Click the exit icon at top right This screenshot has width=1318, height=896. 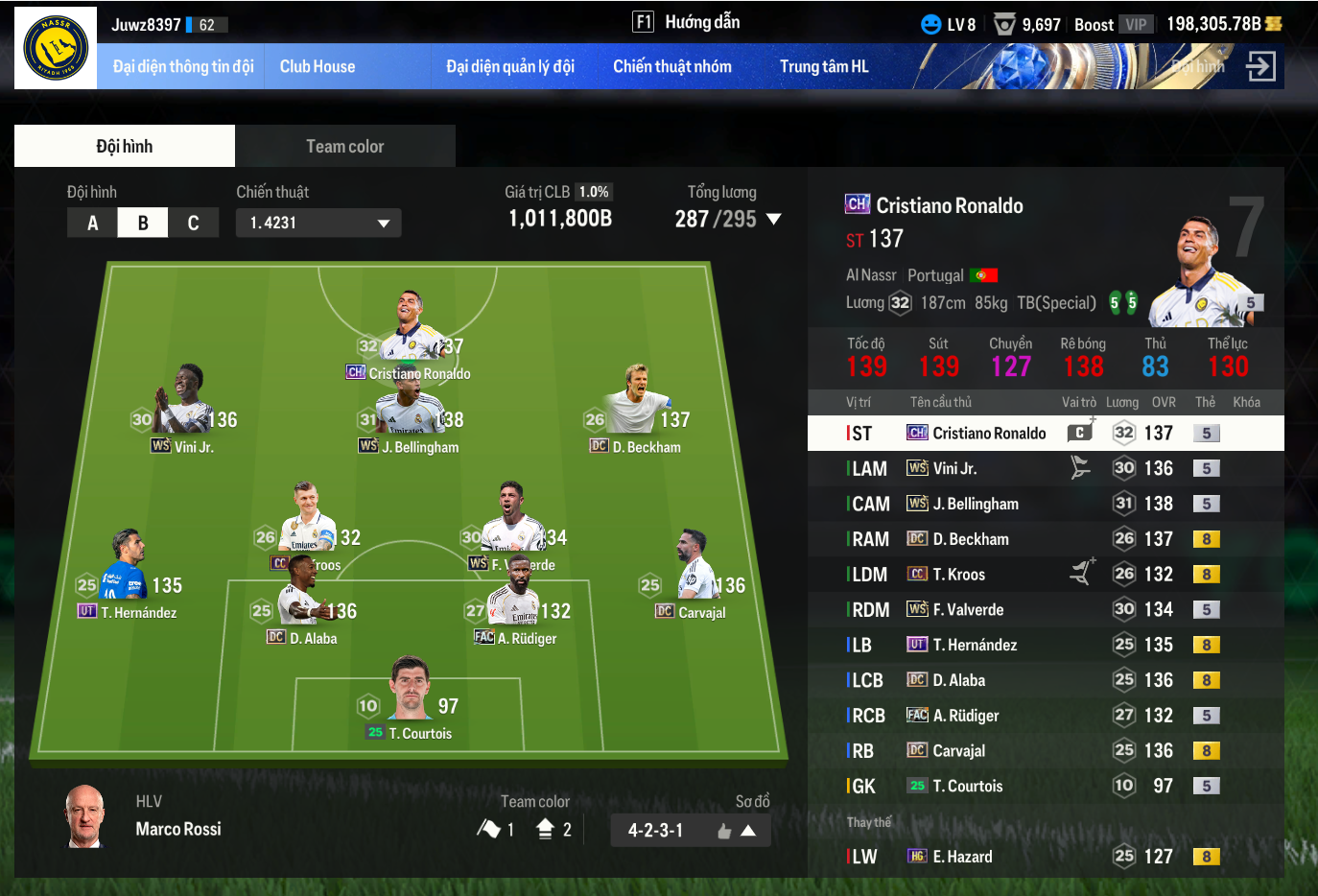point(1259,66)
